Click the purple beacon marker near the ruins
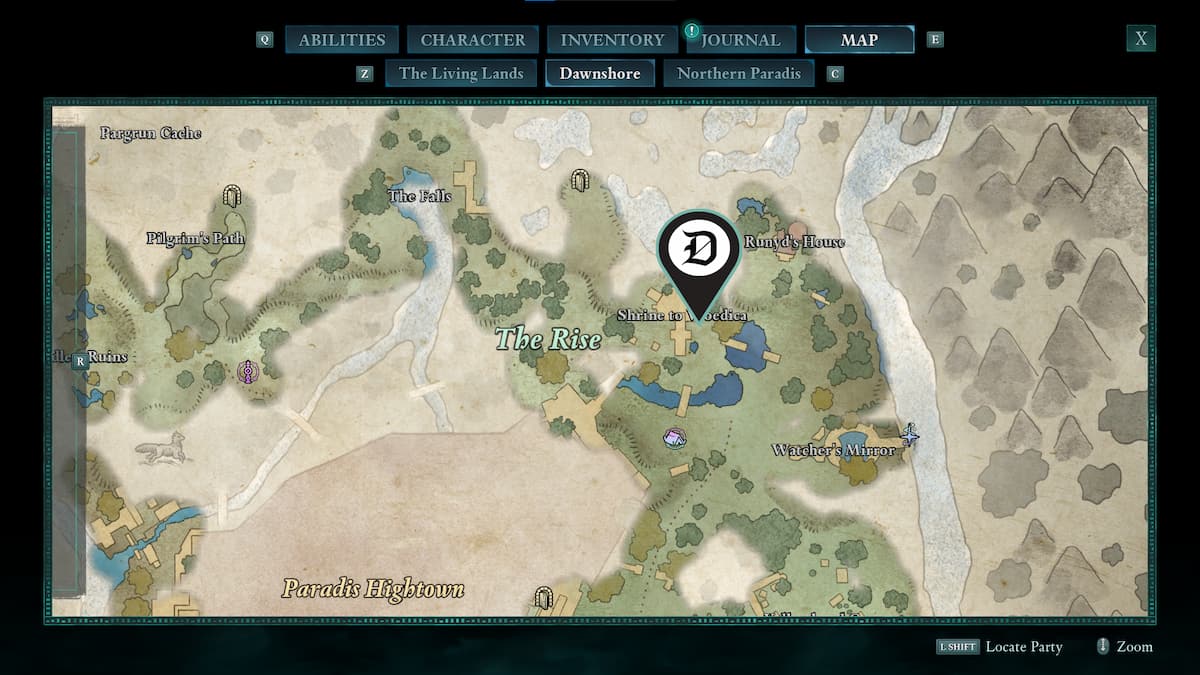 point(246,372)
